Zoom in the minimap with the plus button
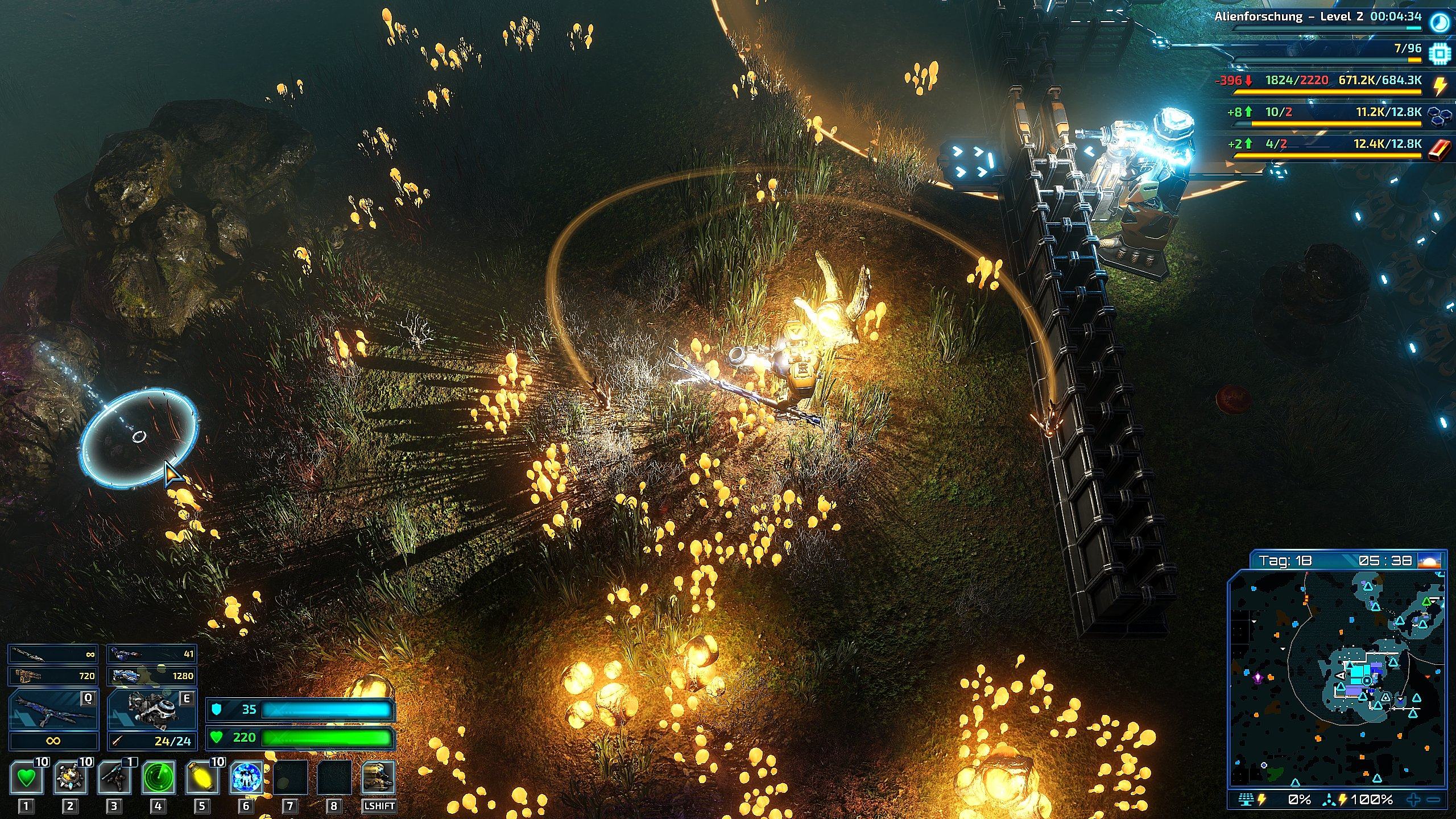This screenshot has width=1456, height=819. 1414,800
